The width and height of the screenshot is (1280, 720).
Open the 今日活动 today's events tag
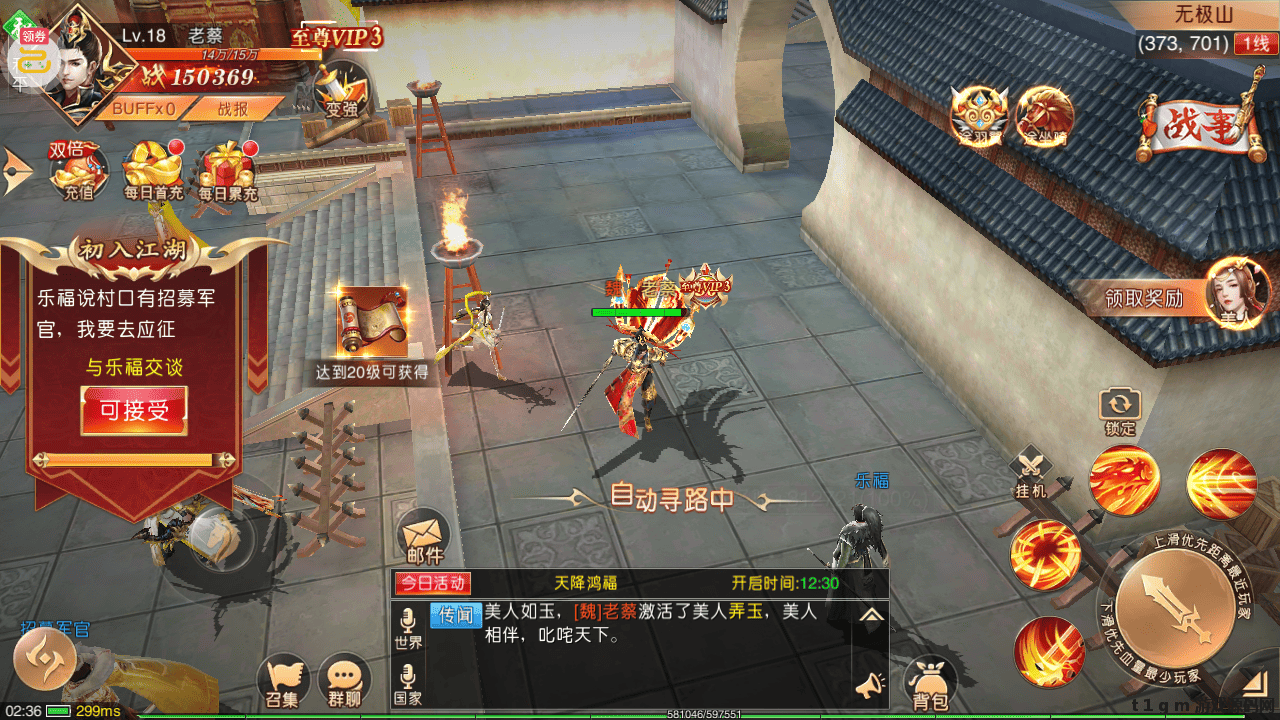click(433, 583)
